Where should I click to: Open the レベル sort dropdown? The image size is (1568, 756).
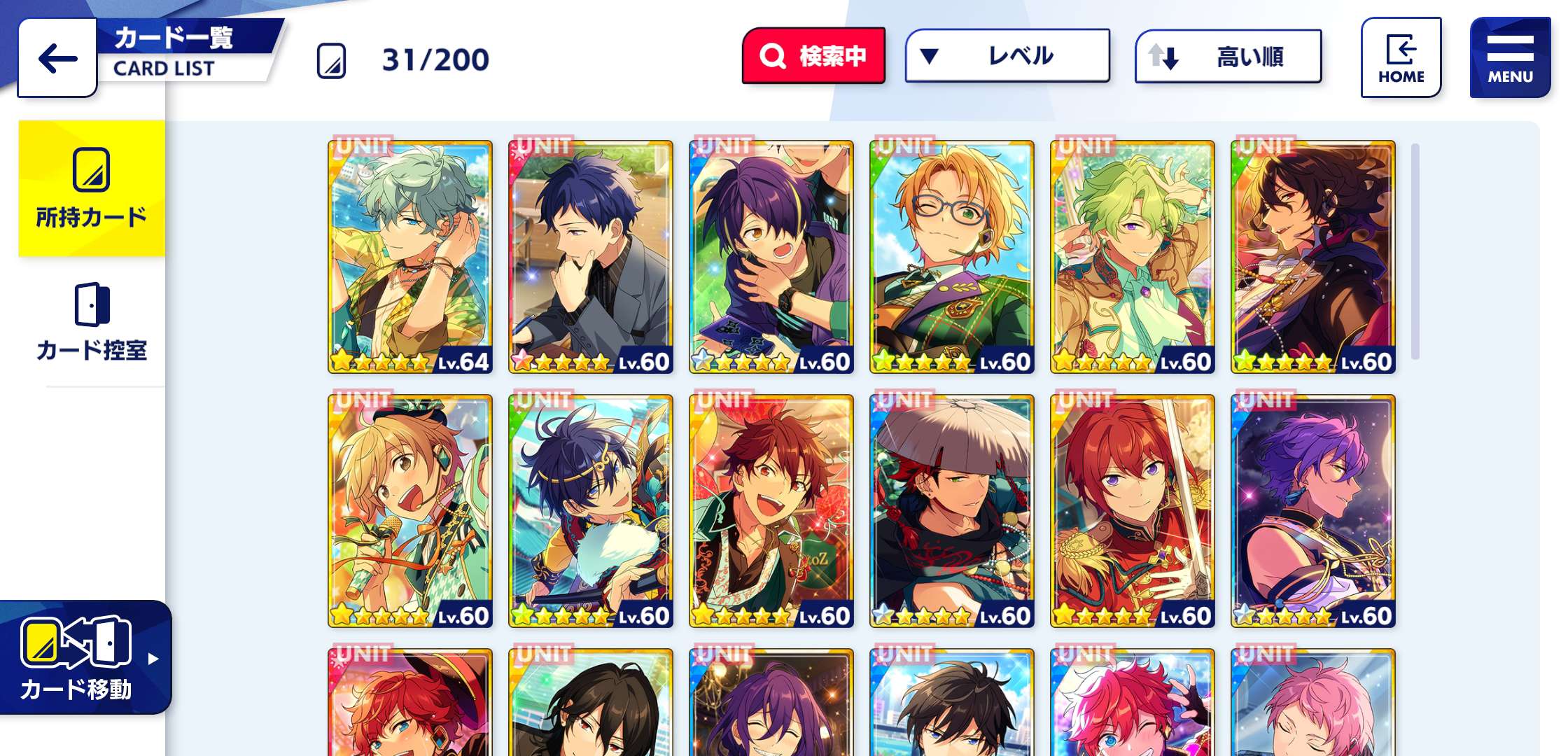tap(1007, 56)
